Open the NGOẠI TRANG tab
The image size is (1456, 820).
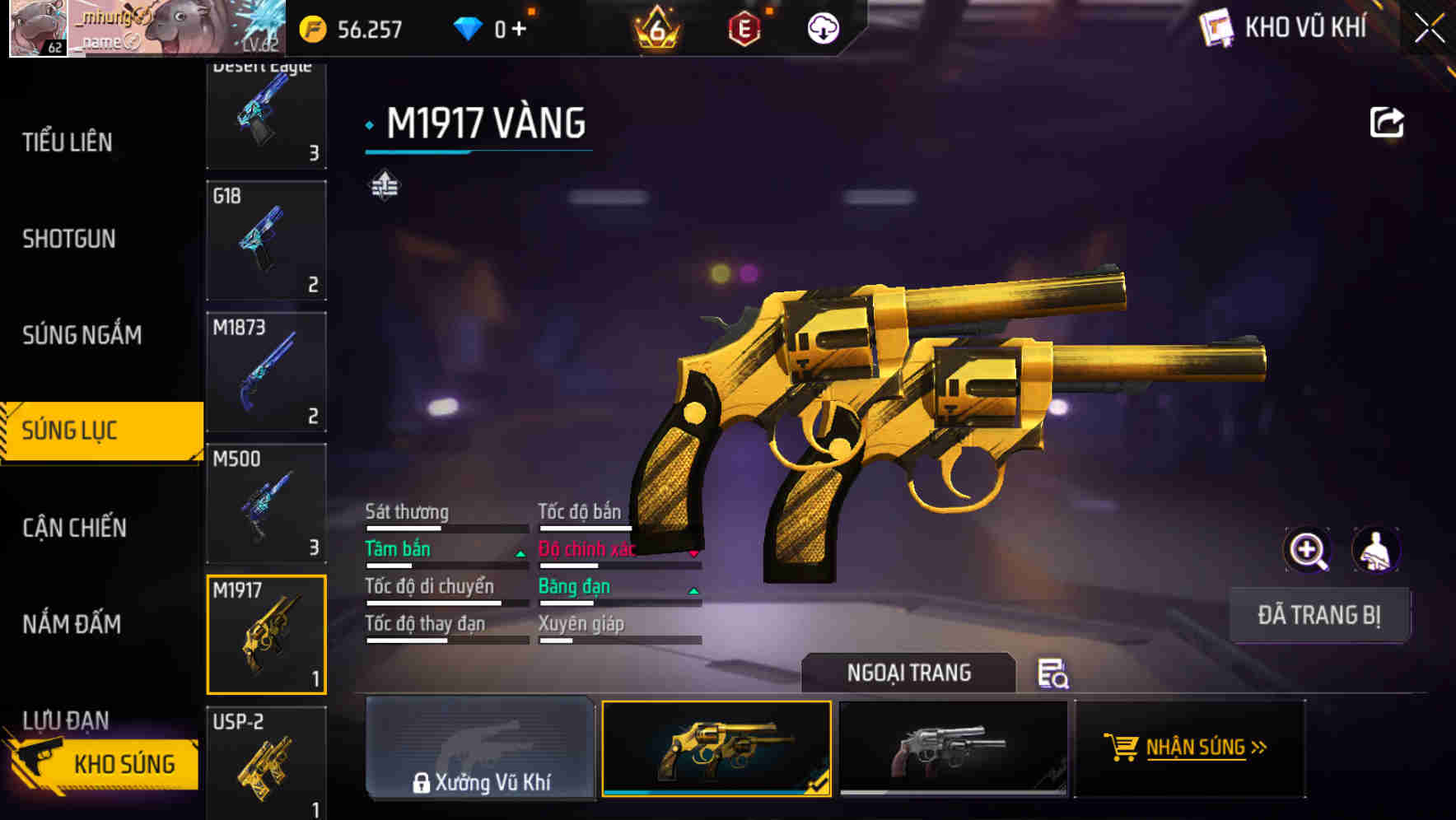(x=909, y=673)
